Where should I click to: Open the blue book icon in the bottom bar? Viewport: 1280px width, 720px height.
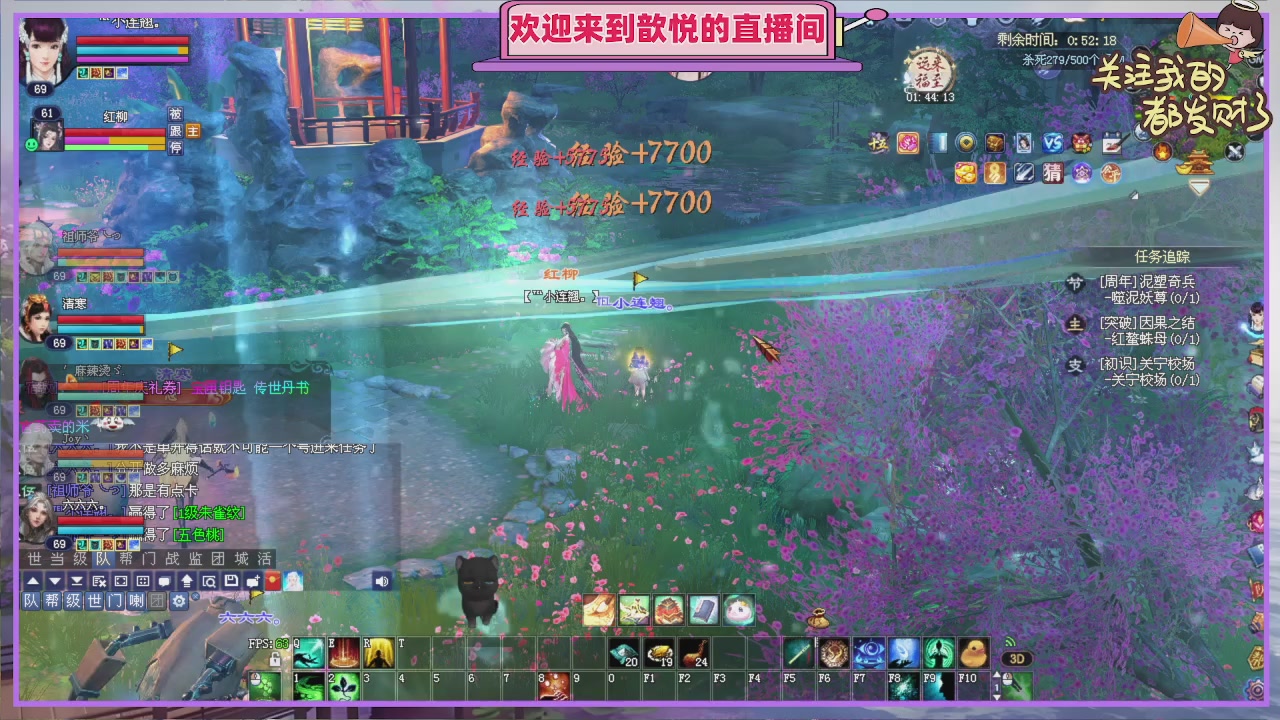[704, 609]
